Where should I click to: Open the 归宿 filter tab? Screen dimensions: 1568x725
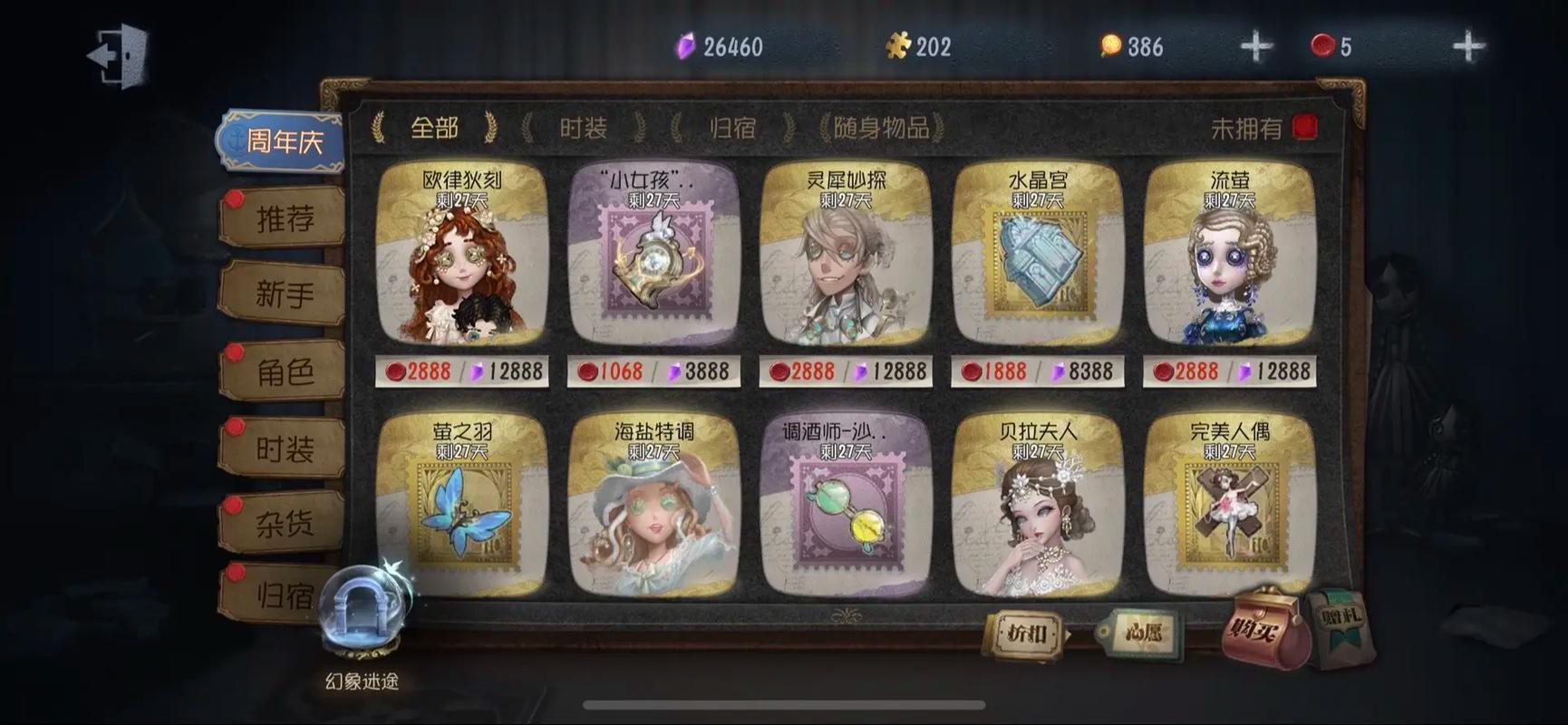pyautogui.click(x=731, y=128)
